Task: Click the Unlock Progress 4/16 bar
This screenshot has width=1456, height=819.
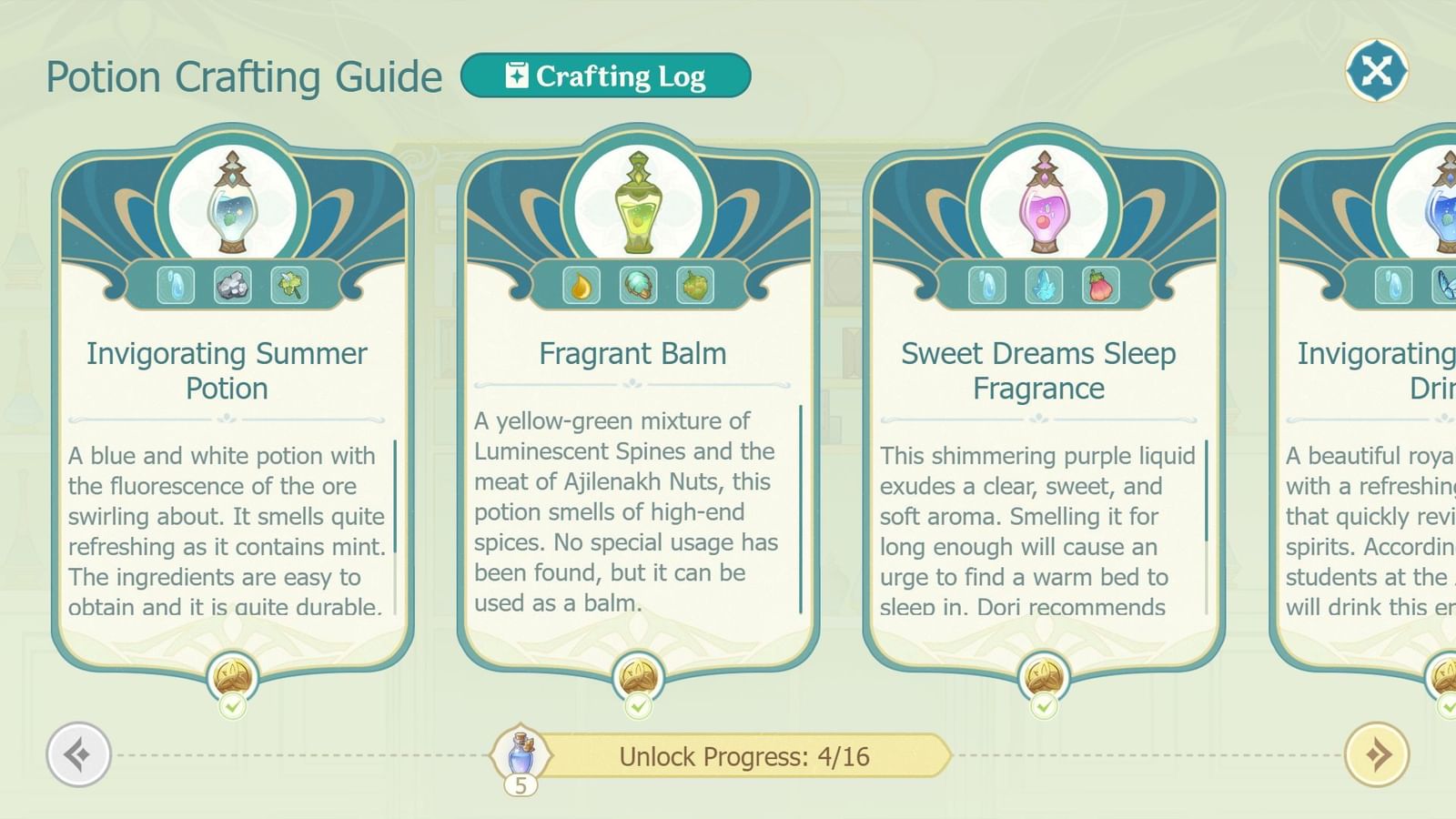Action: coord(744,755)
